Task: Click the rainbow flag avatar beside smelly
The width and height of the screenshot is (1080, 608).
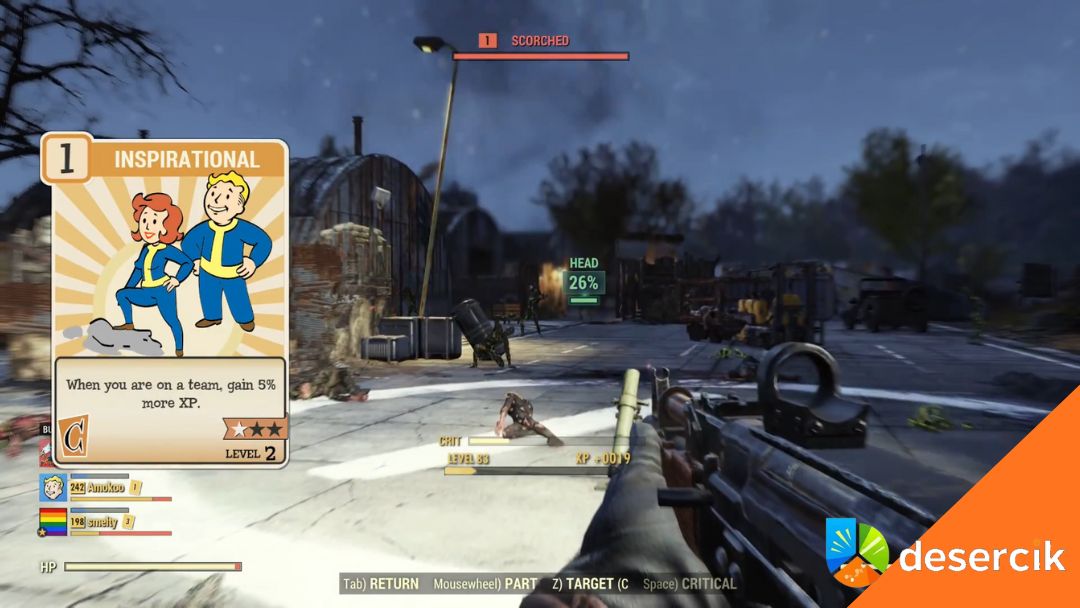Action: point(53,522)
